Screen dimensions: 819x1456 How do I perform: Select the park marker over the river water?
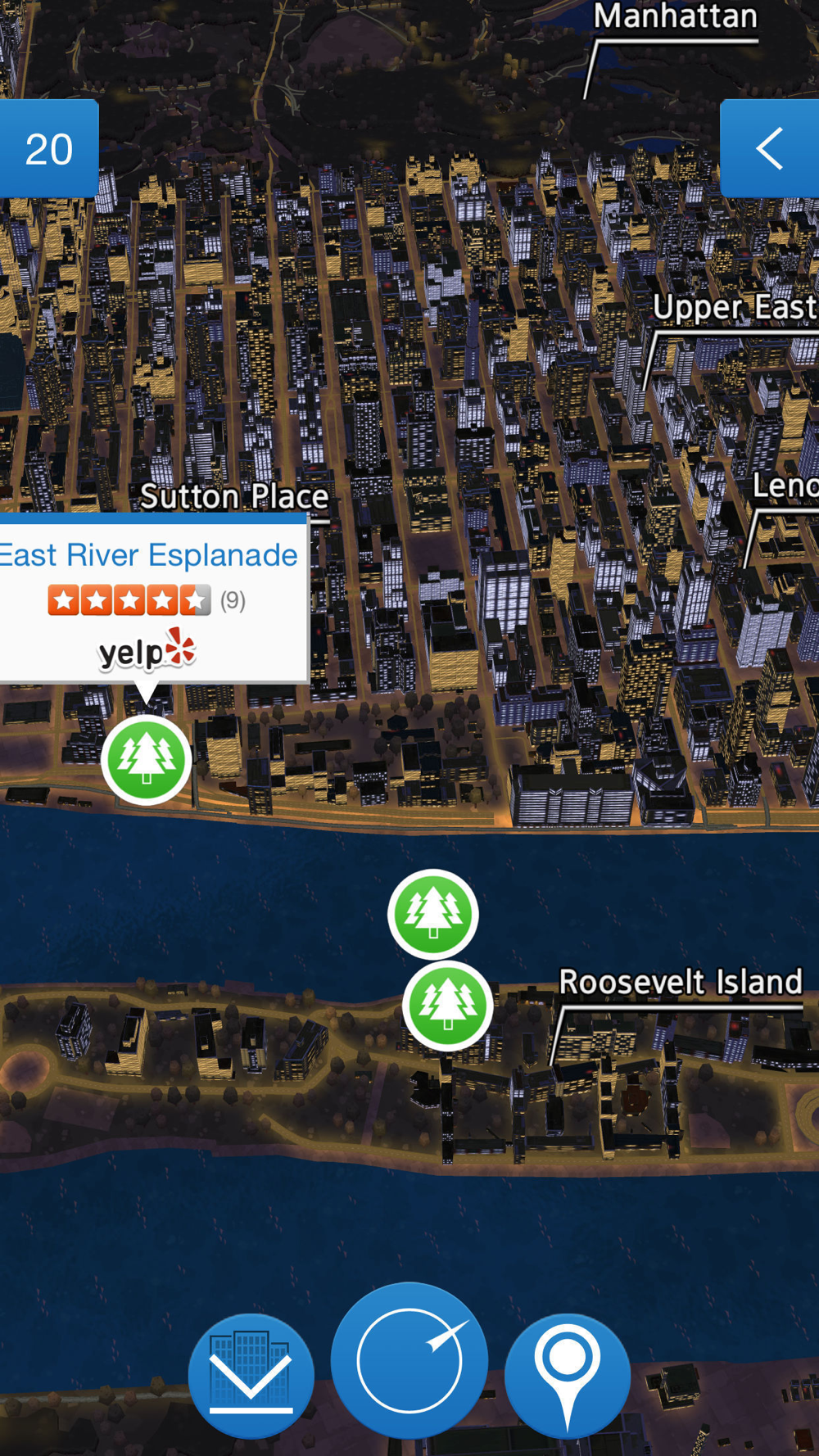tap(432, 913)
